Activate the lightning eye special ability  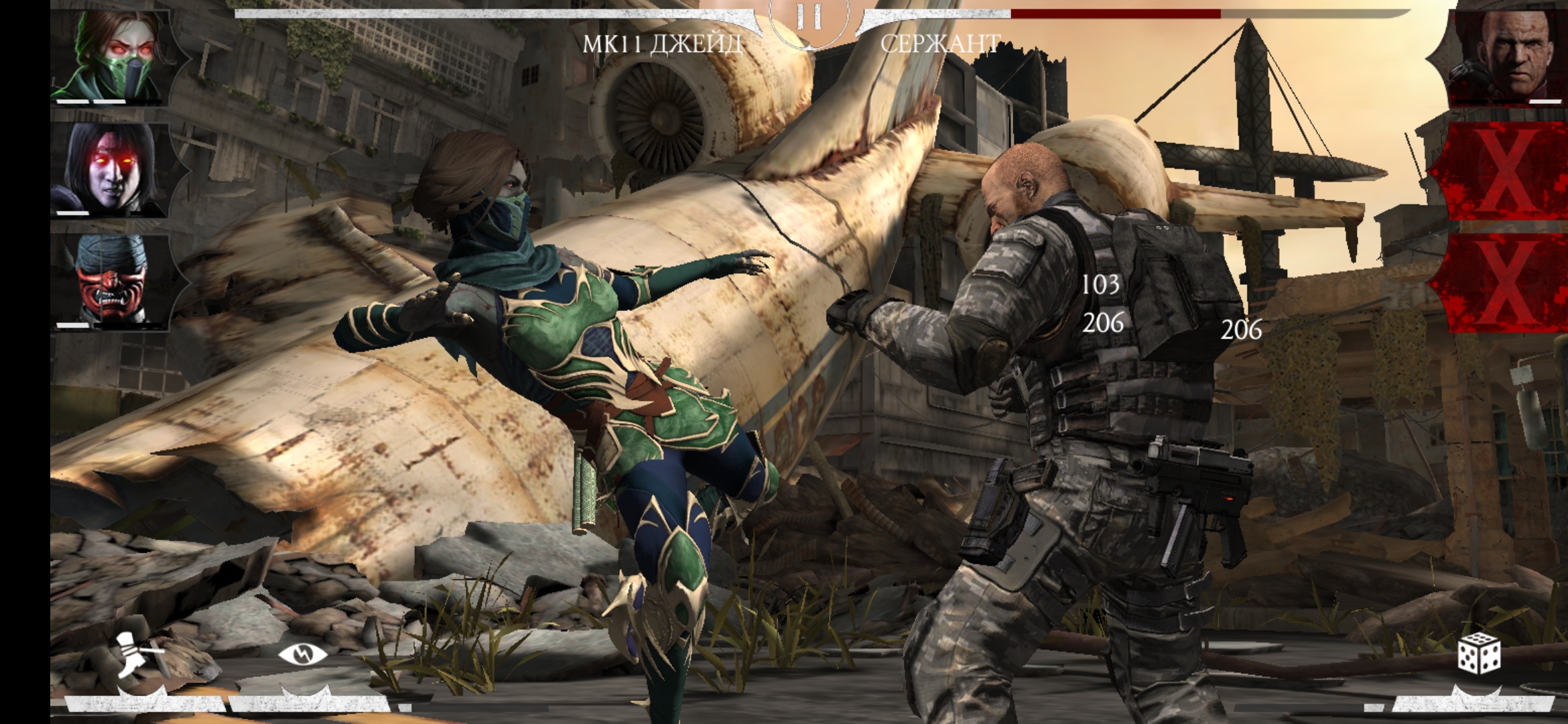(x=303, y=655)
